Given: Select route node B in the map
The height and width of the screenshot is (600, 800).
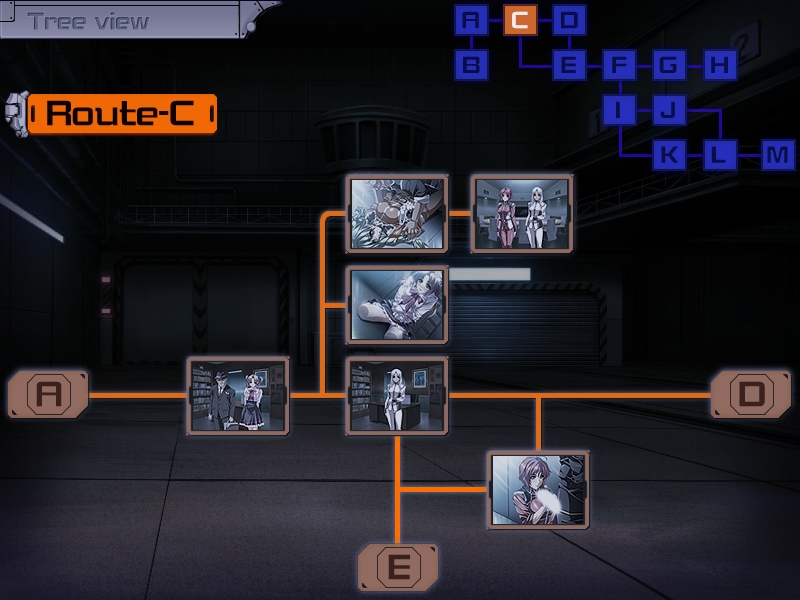Looking at the screenshot, I should tap(471, 66).
